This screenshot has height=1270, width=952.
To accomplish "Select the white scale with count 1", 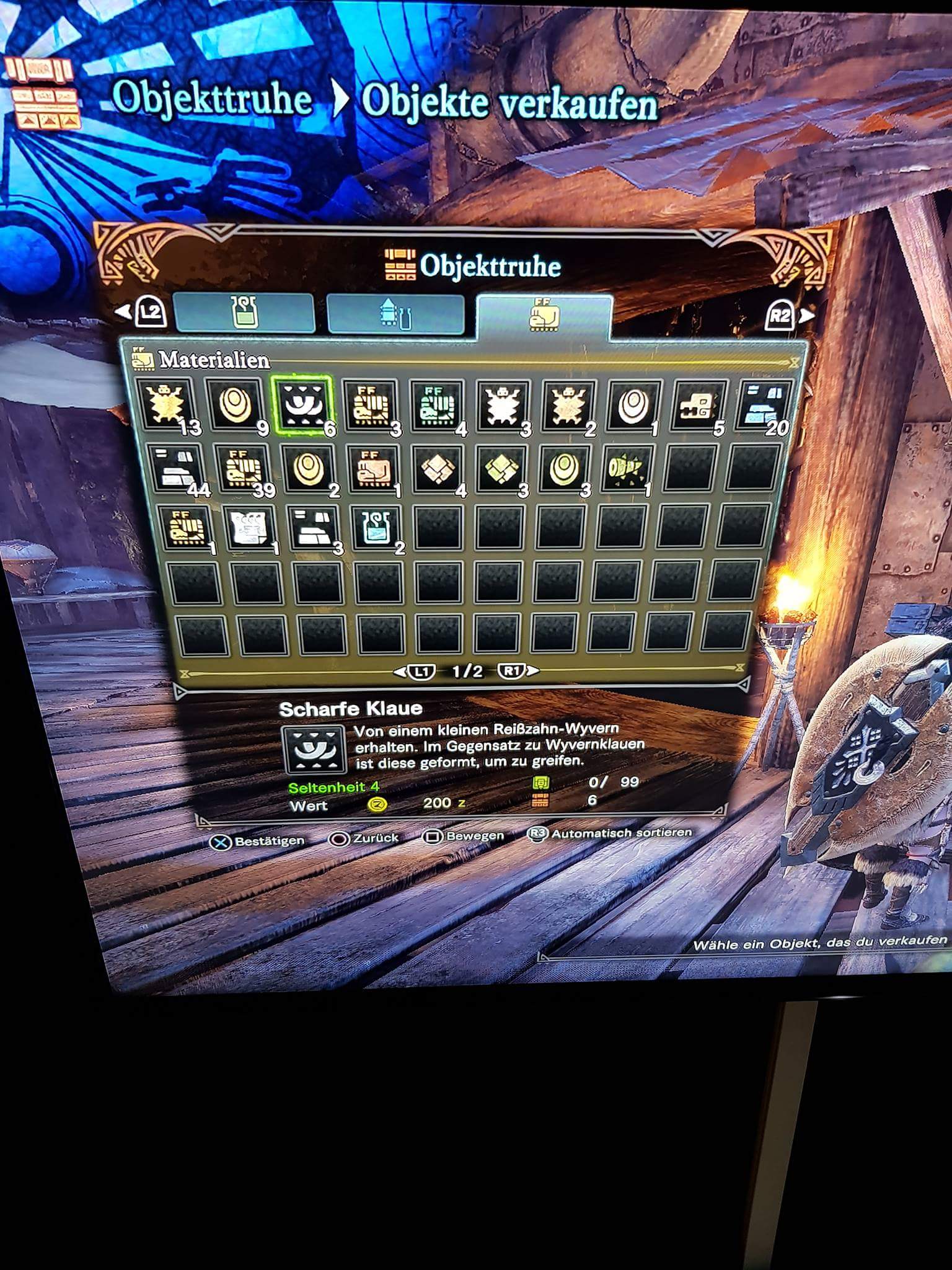I will 632,407.
